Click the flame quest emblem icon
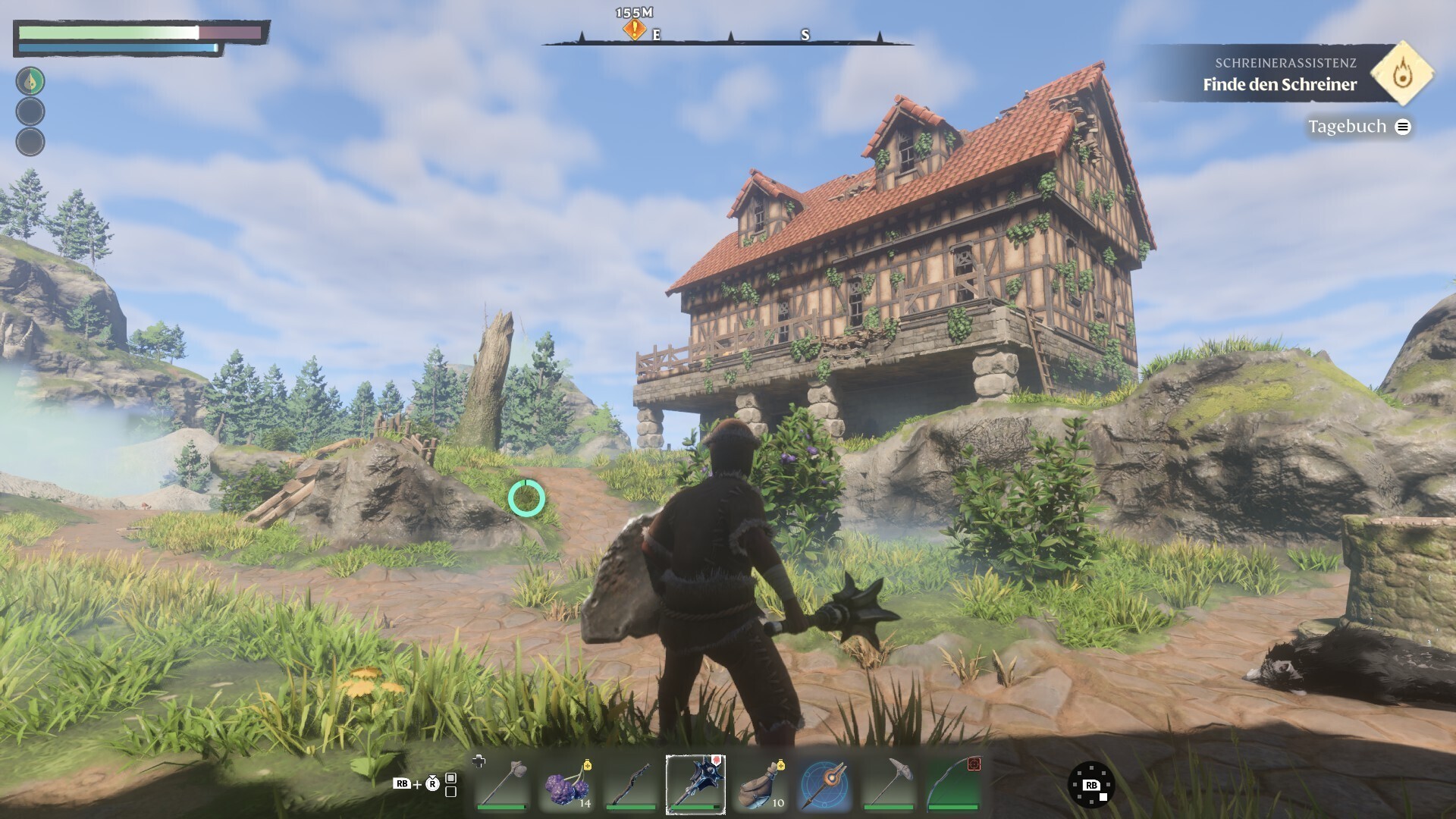Viewport: 1456px width, 819px height. coord(1402,74)
